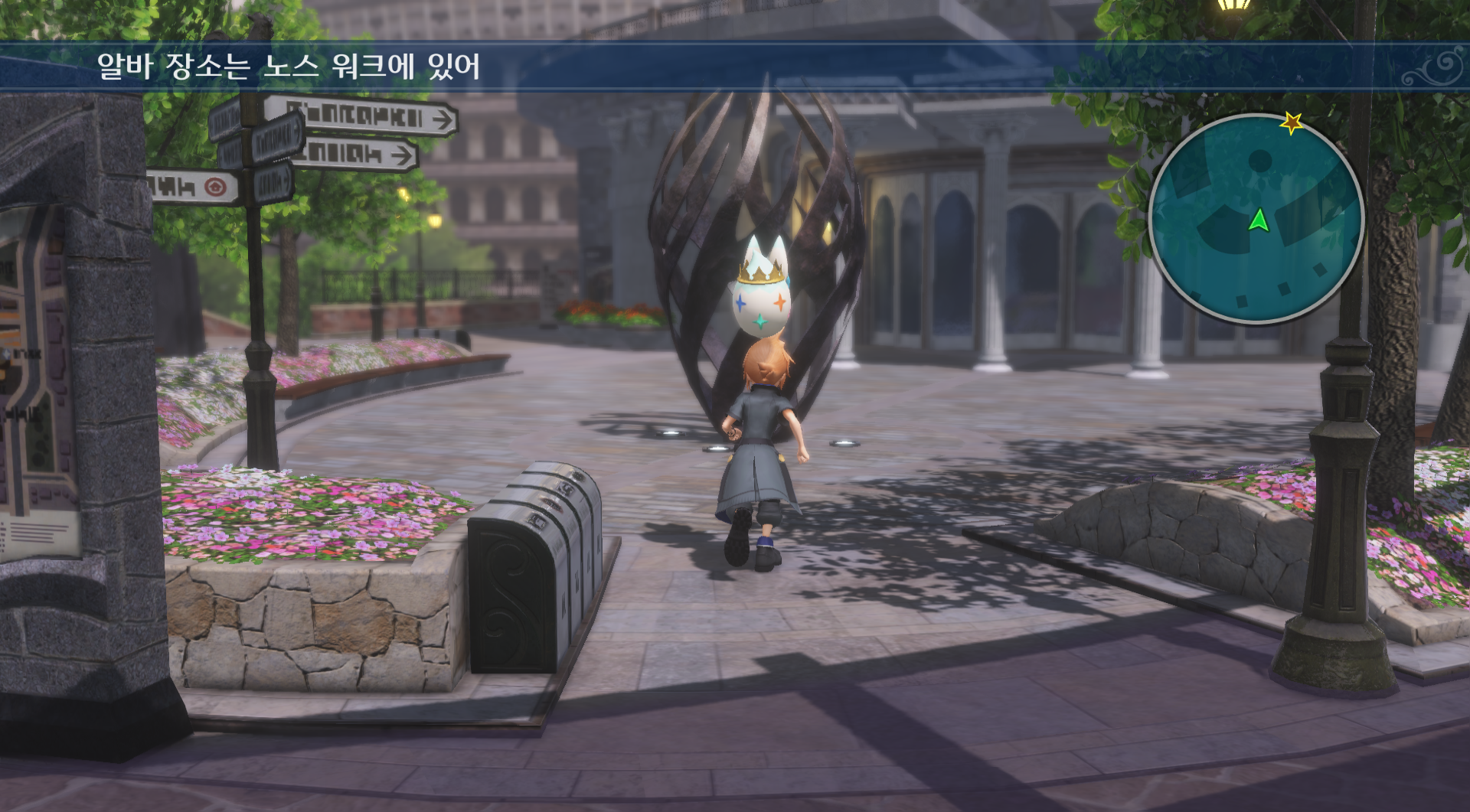The height and width of the screenshot is (812, 1470).
Task: Click the green player arrow on minimap
Action: pos(1259,220)
